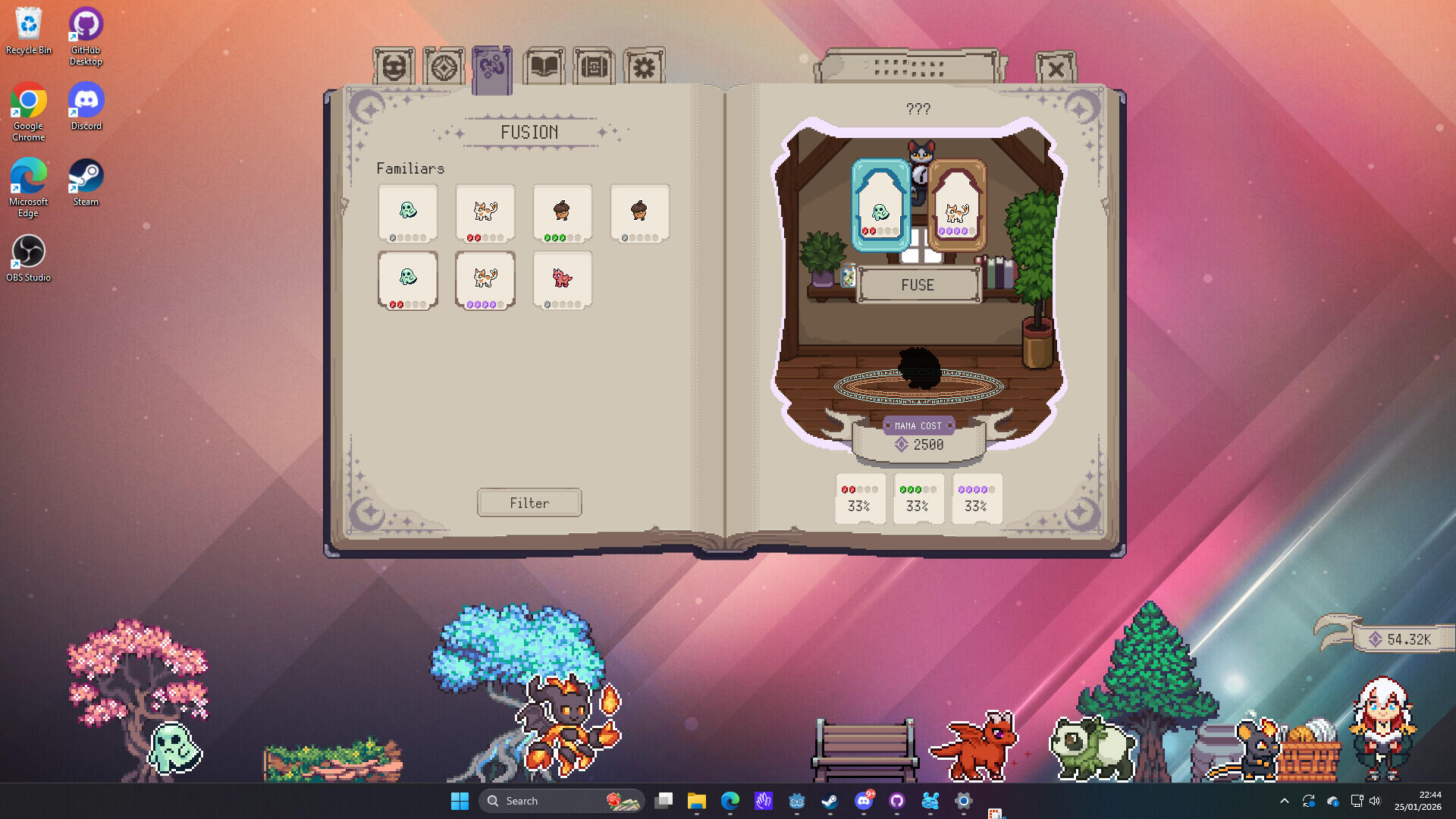Select the ghost familiar with two red pips
The image size is (1456, 819).
coord(408,280)
